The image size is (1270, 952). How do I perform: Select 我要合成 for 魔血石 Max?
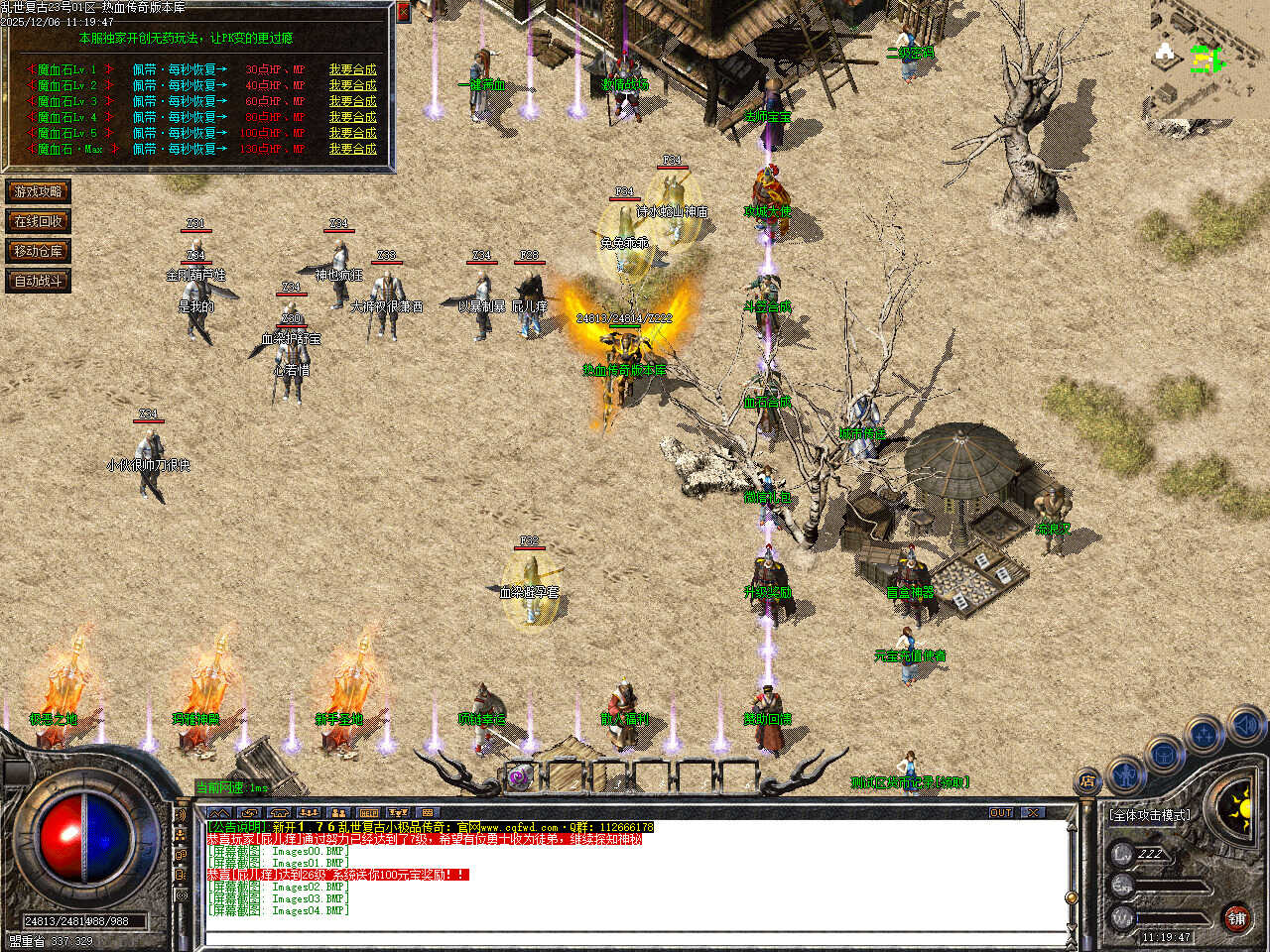tap(352, 149)
